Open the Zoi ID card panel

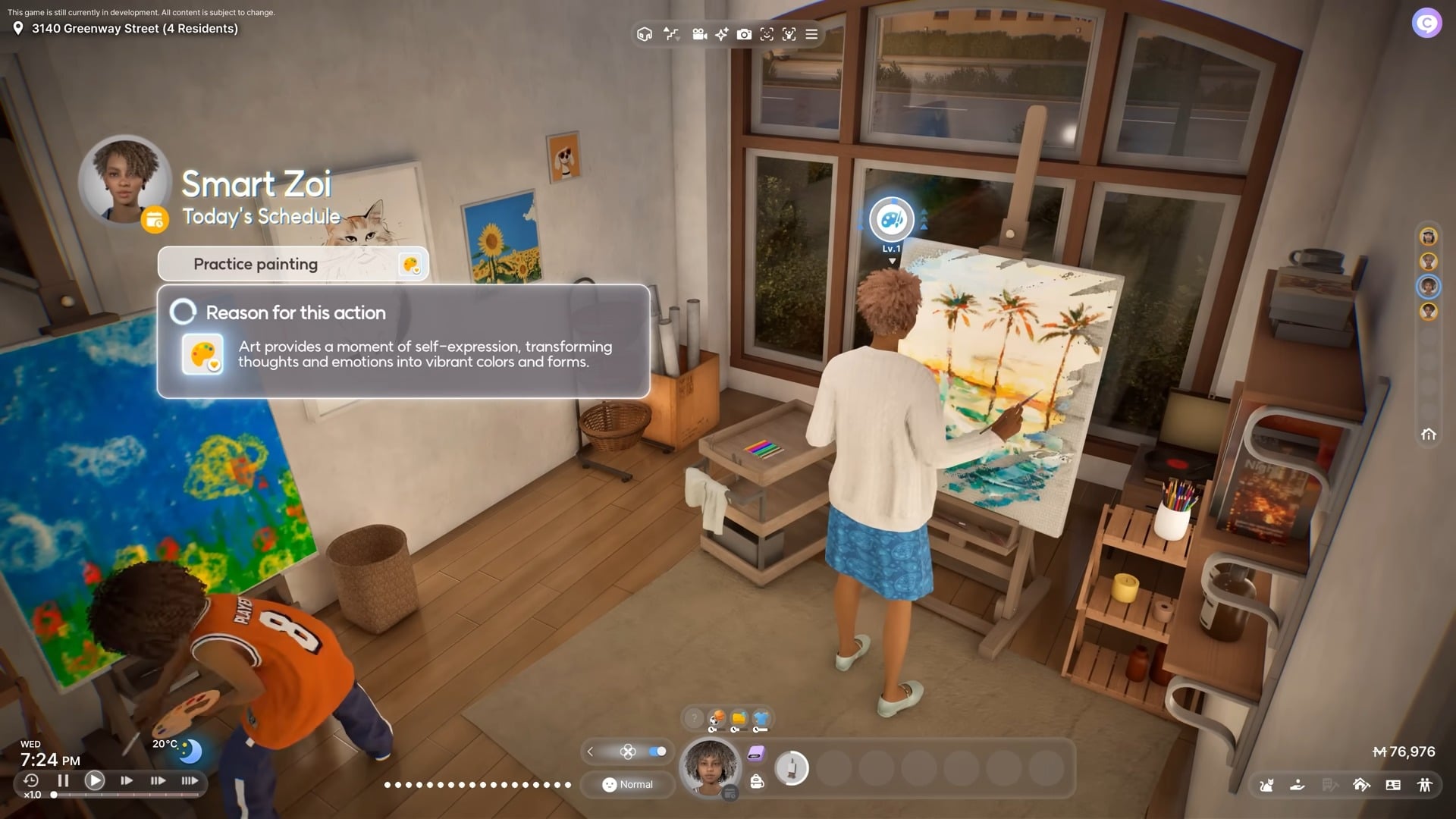1394,786
